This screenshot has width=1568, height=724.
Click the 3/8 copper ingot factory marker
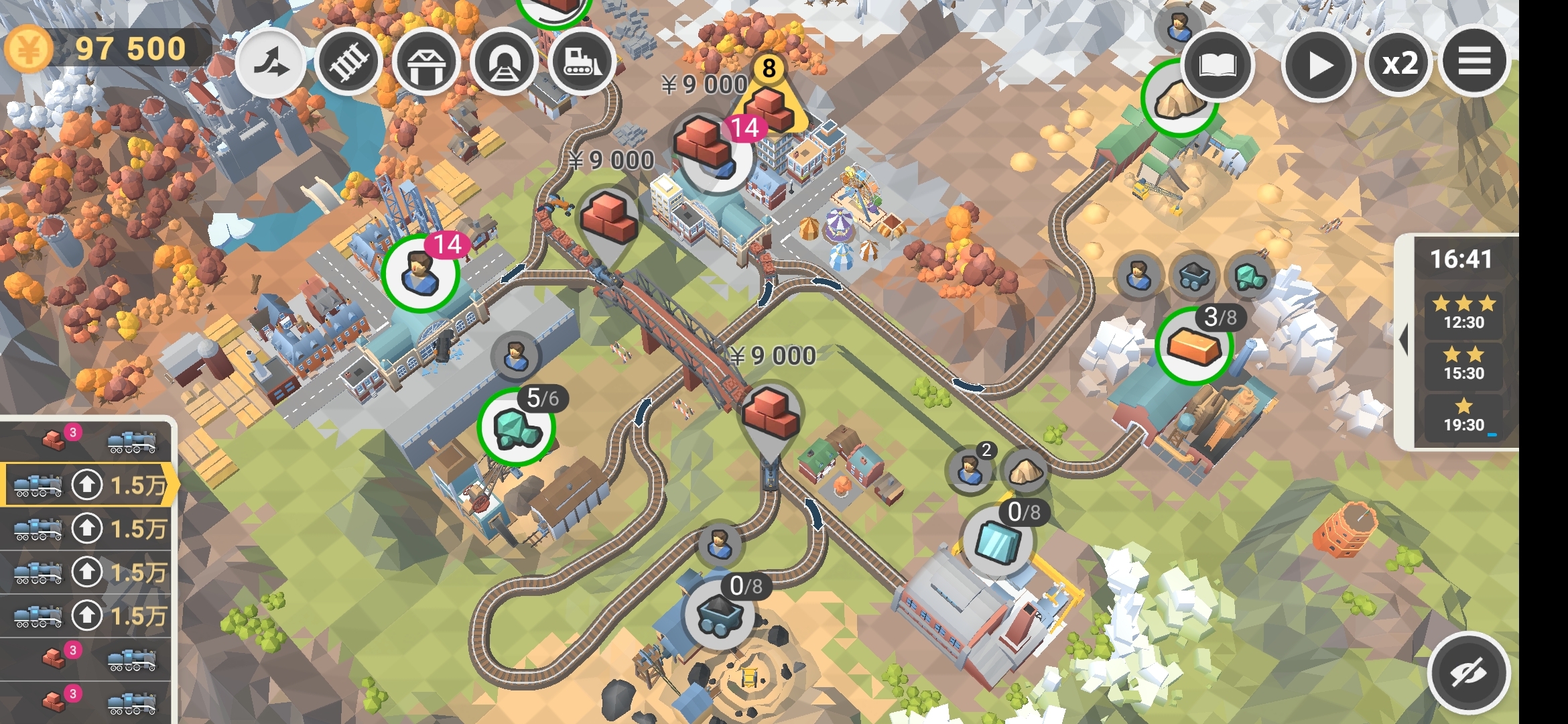[x=1194, y=346]
